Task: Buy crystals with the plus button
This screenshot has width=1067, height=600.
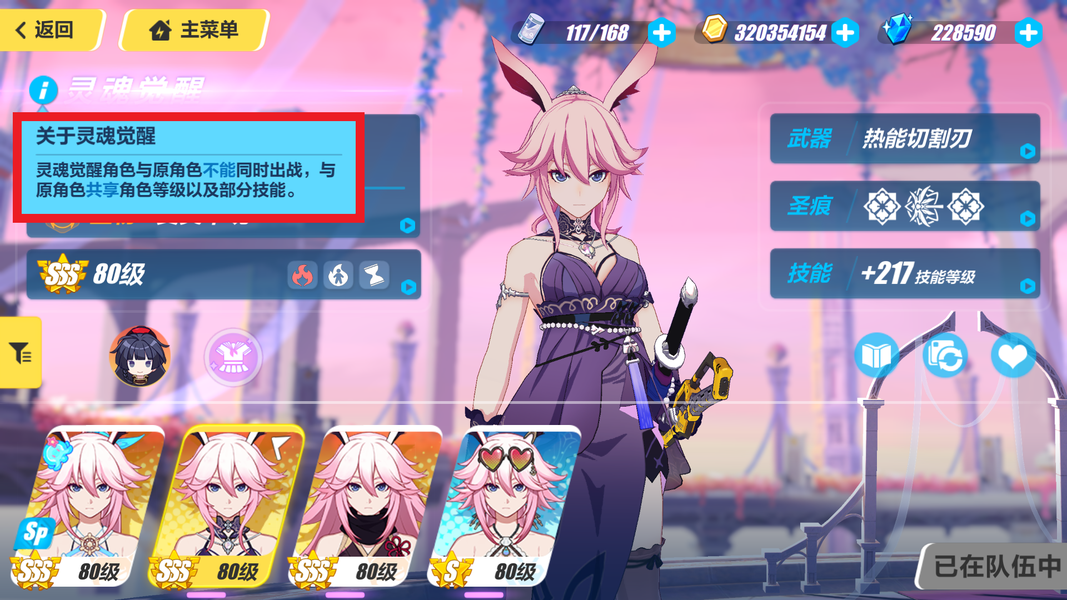Action: pos(1028,32)
